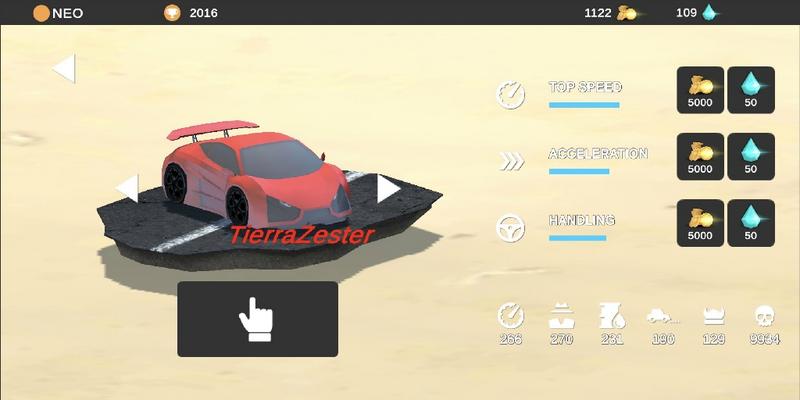Go back using the top-left arrow
800x400 pixels.
click(x=64, y=68)
